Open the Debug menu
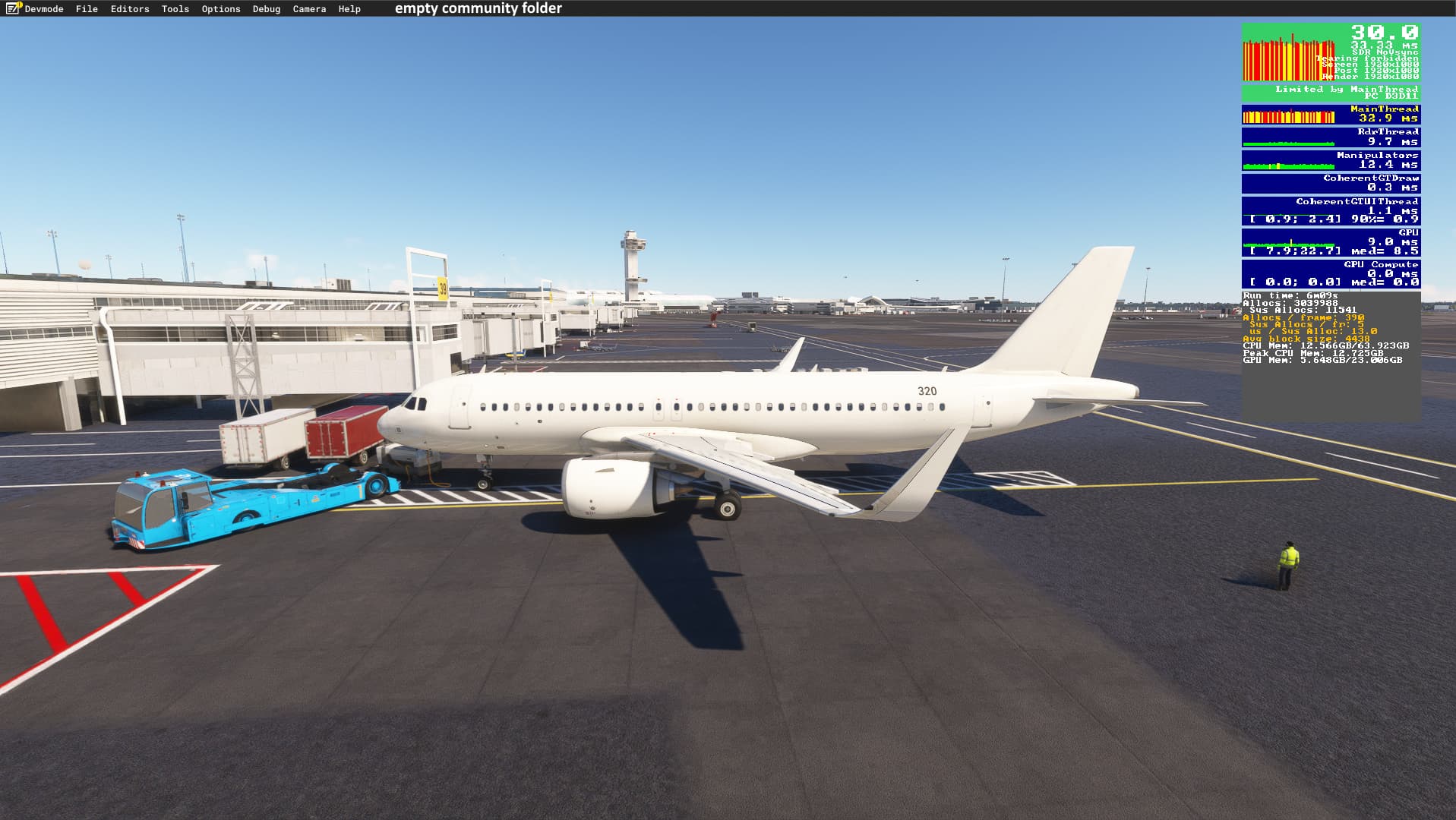 (267, 9)
